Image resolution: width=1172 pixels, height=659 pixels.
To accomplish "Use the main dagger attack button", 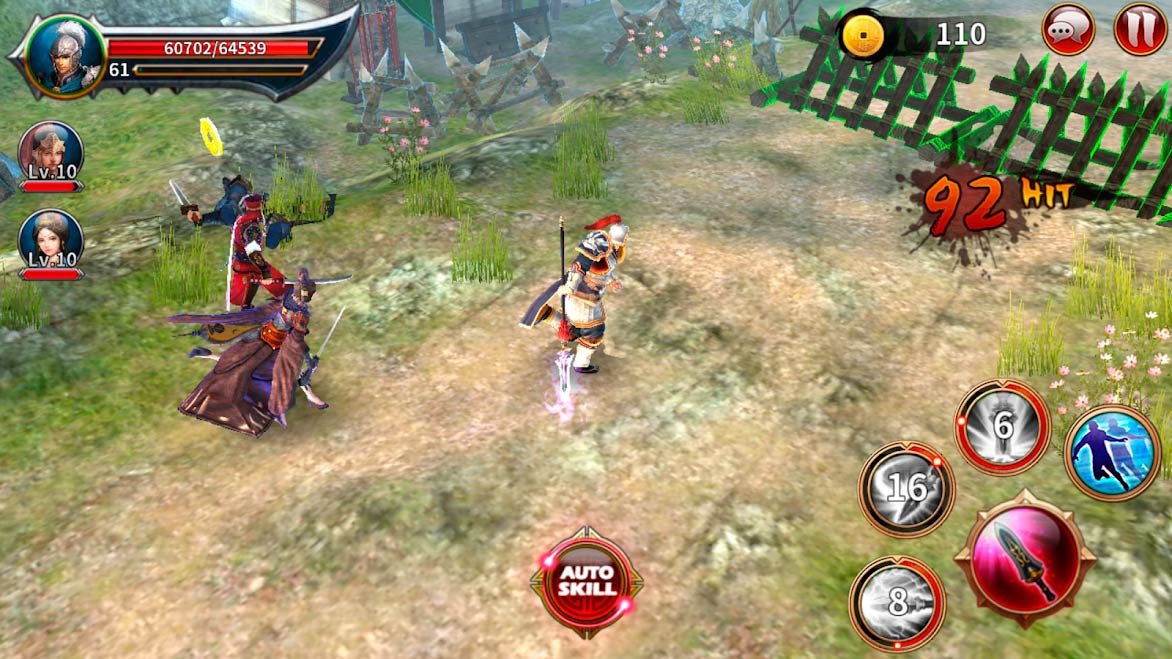I will pyautogui.click(x=1025, y=559).
